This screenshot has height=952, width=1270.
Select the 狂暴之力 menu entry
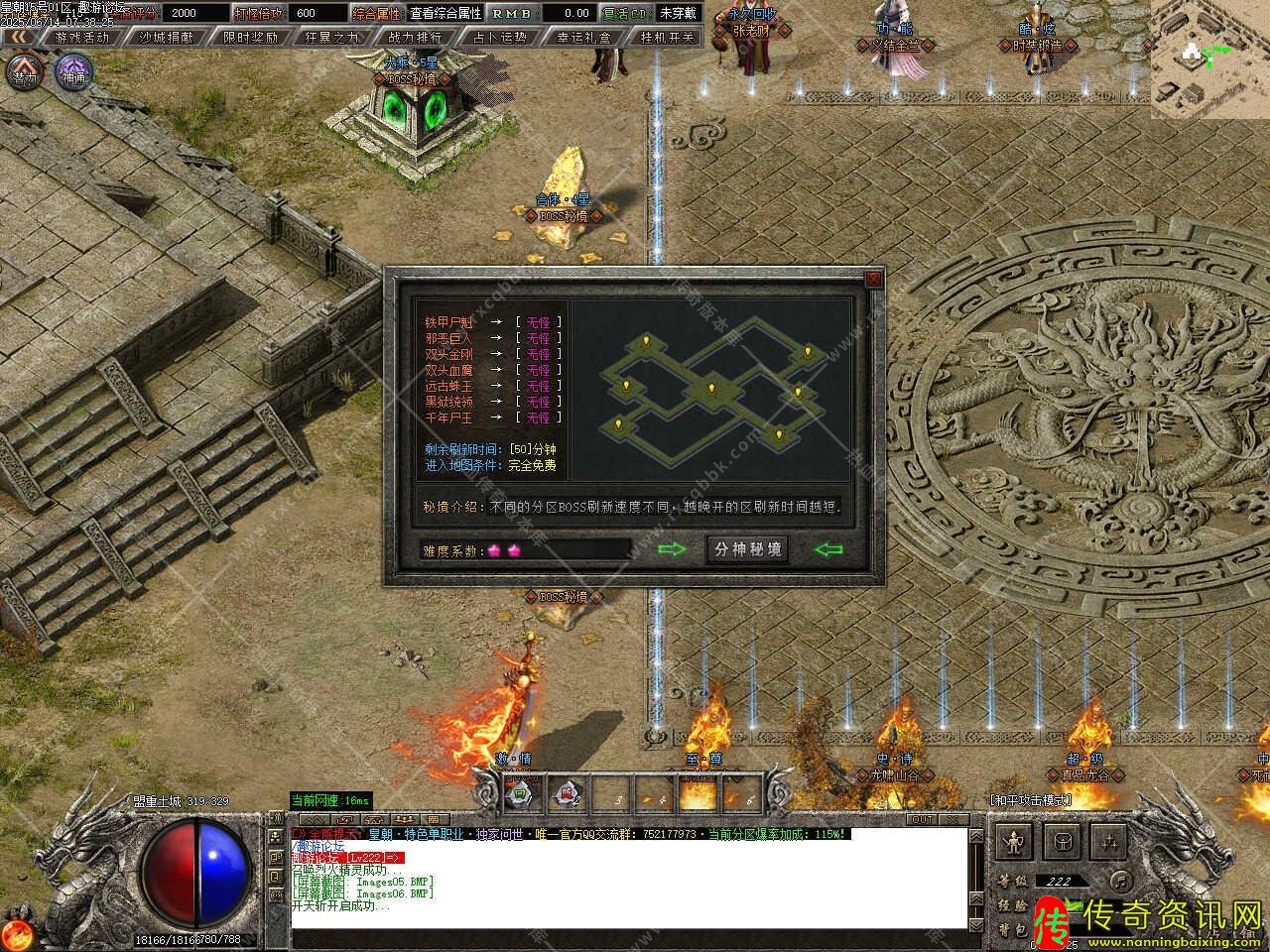click(332, 37)
